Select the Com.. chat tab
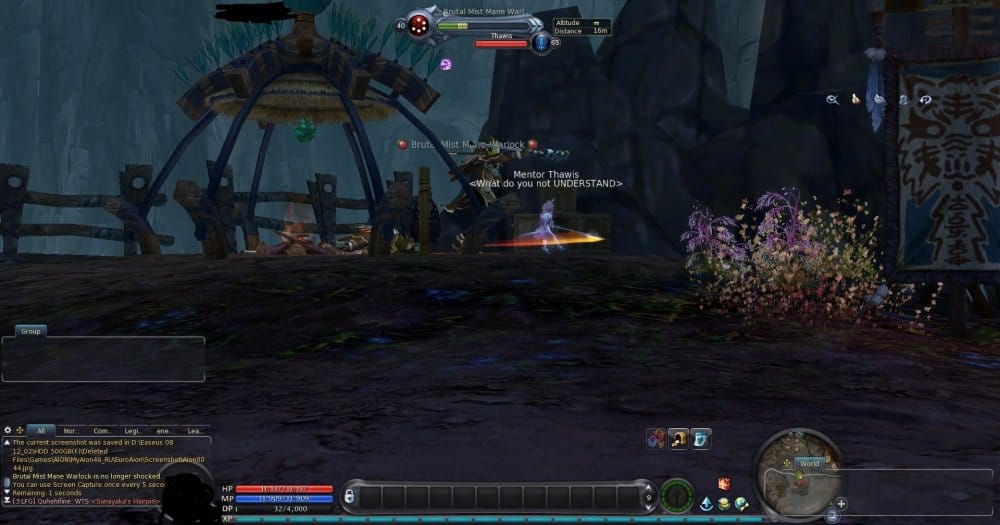This screenshot has height=525, width=1000. click(102, 430)
